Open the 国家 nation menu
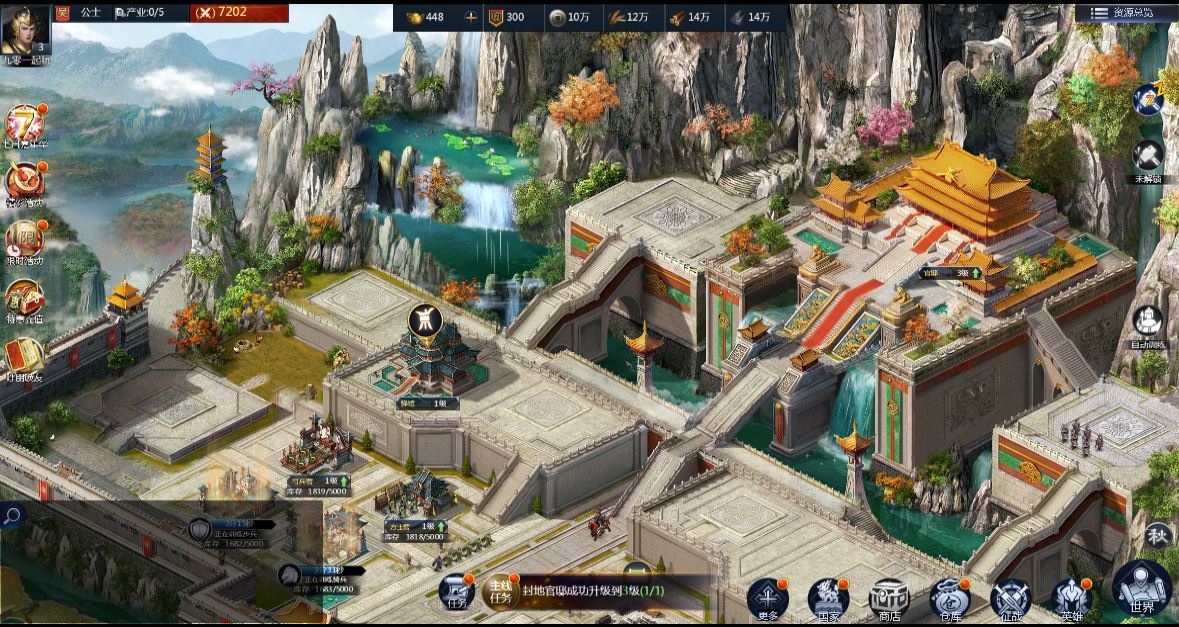1179x627 pixels. coord(828,598)
